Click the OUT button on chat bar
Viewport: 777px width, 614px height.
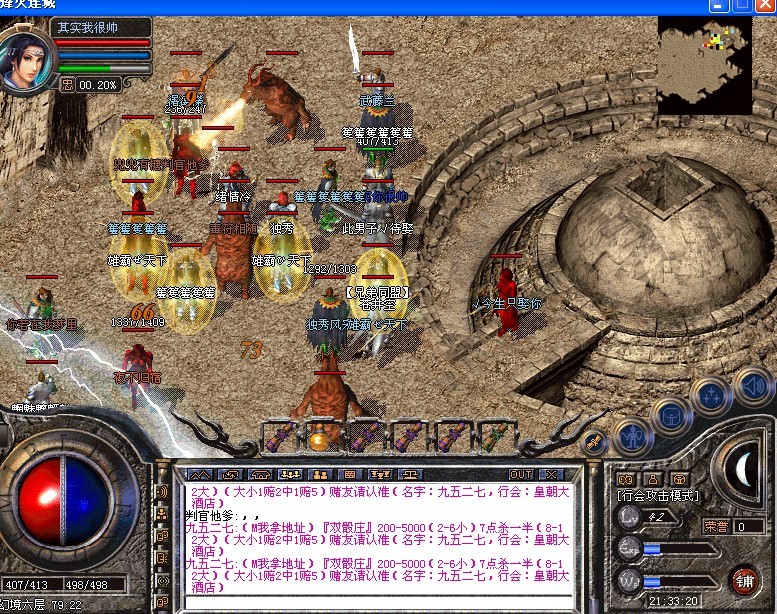(x=521, y=474)
